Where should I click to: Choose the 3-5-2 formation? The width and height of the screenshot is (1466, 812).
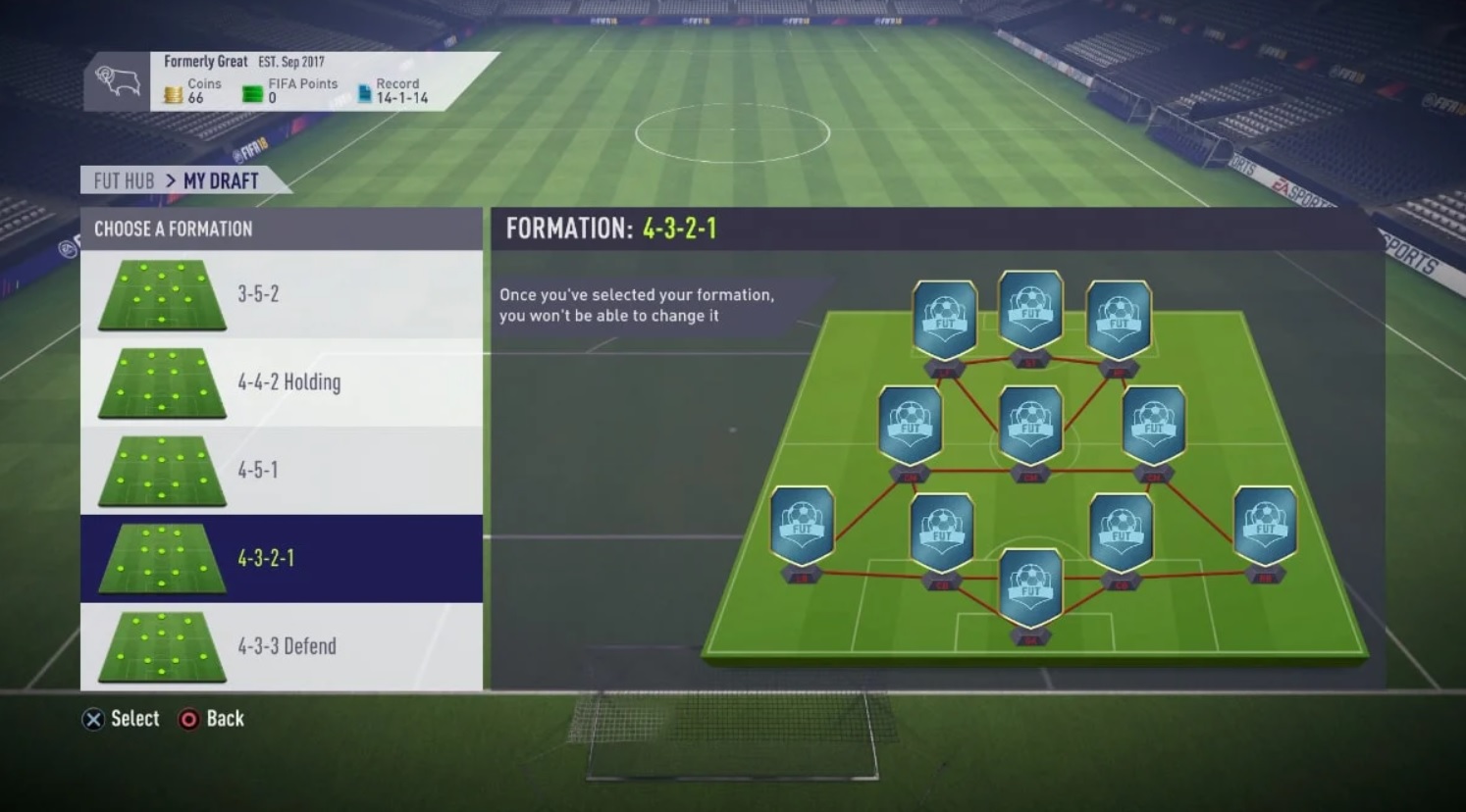click(x=281, y=294)
